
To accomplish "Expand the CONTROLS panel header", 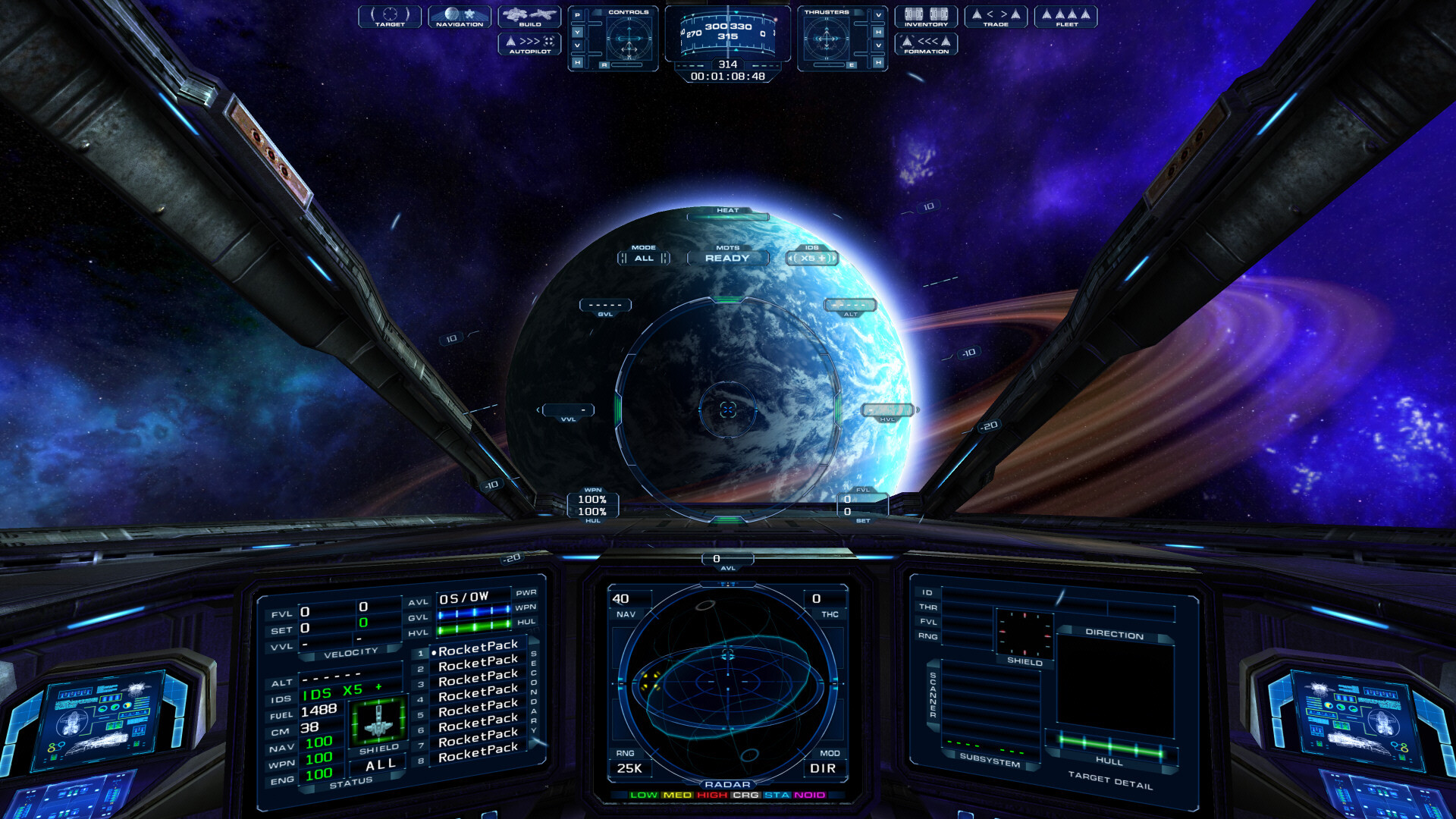I will point(629,13).
